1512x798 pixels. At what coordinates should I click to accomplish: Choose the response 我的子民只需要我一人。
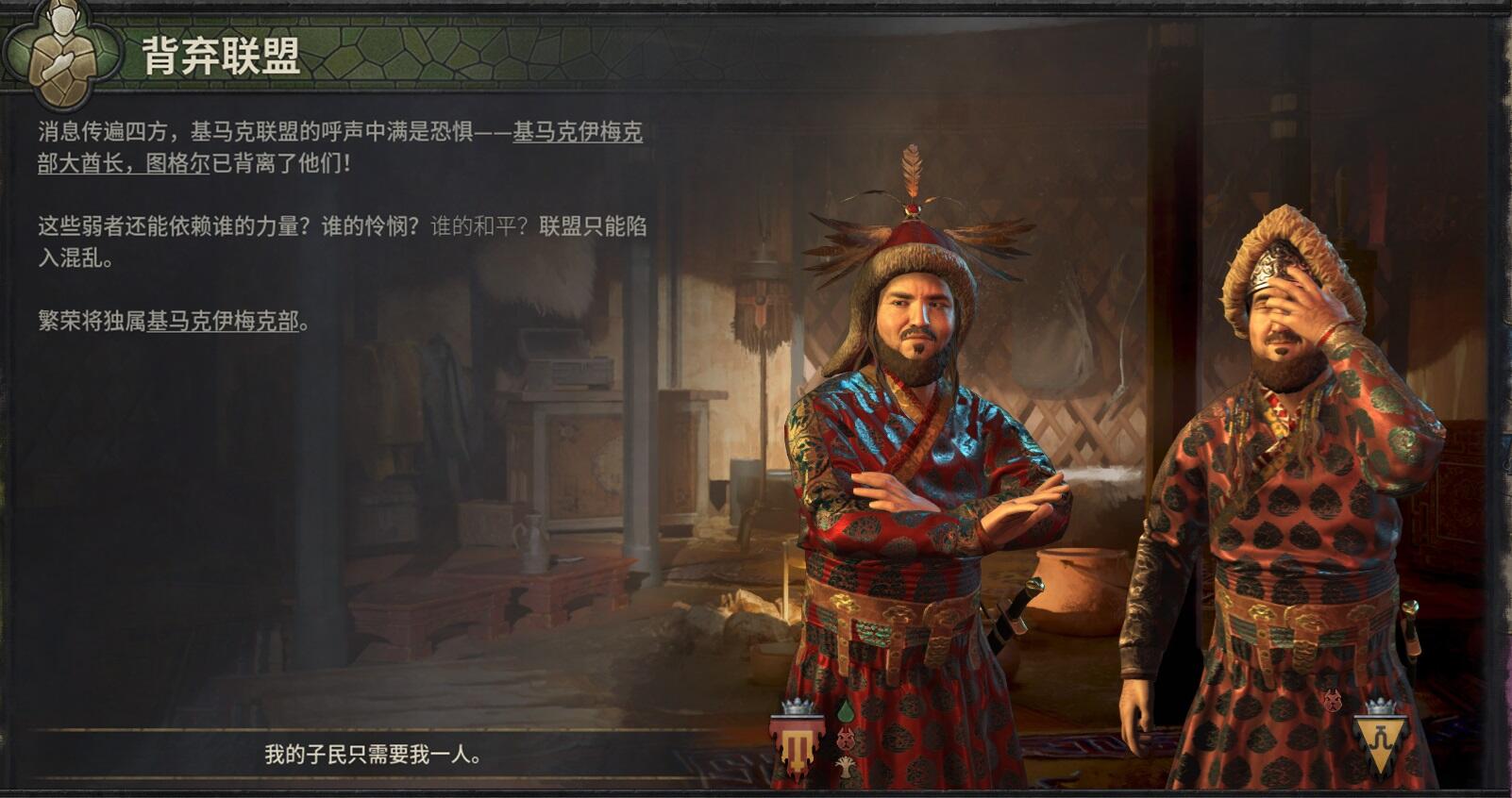pyautogui.click(x=372, y=753)
